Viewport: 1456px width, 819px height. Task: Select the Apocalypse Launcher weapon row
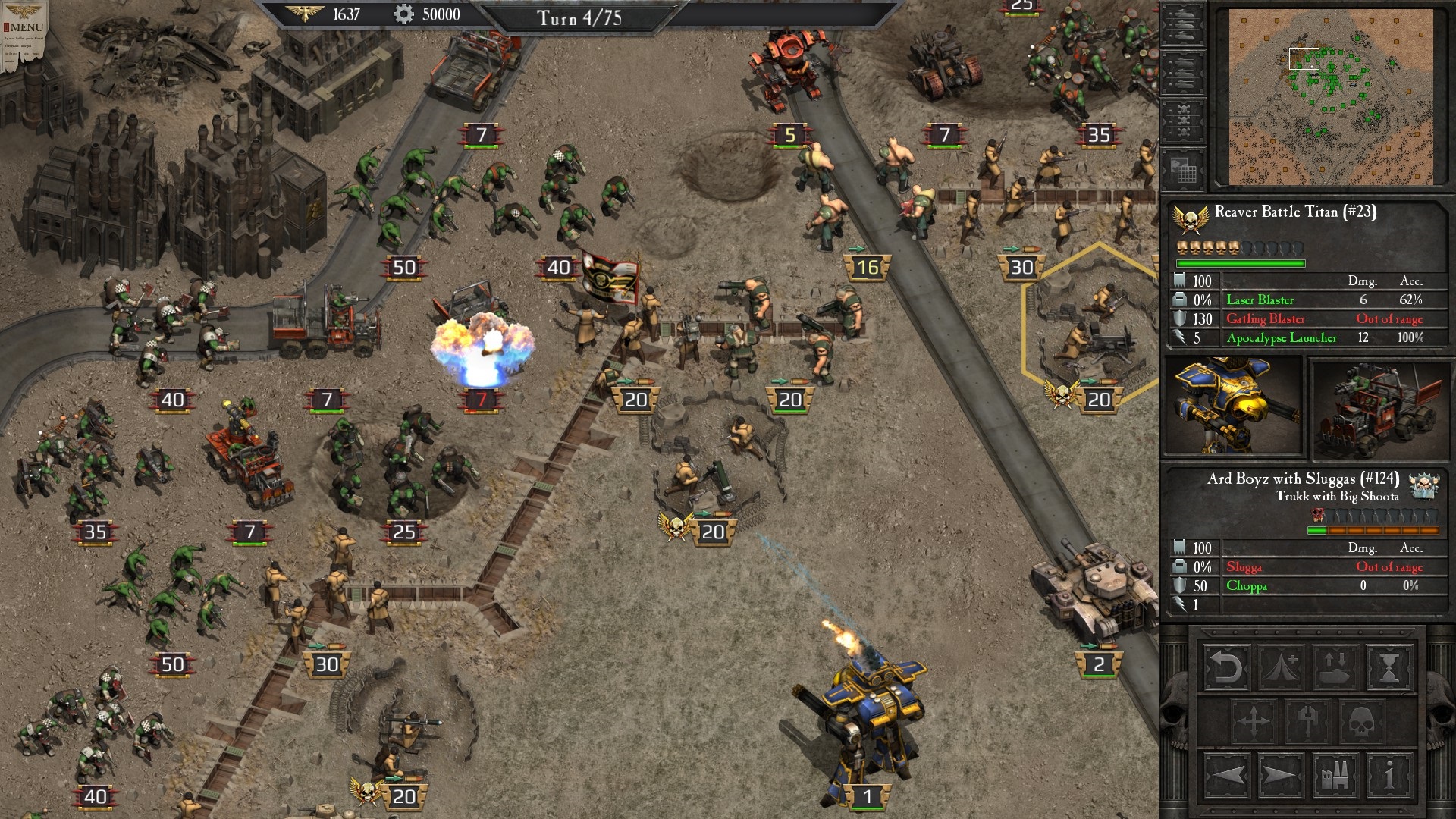(1282, 338)
